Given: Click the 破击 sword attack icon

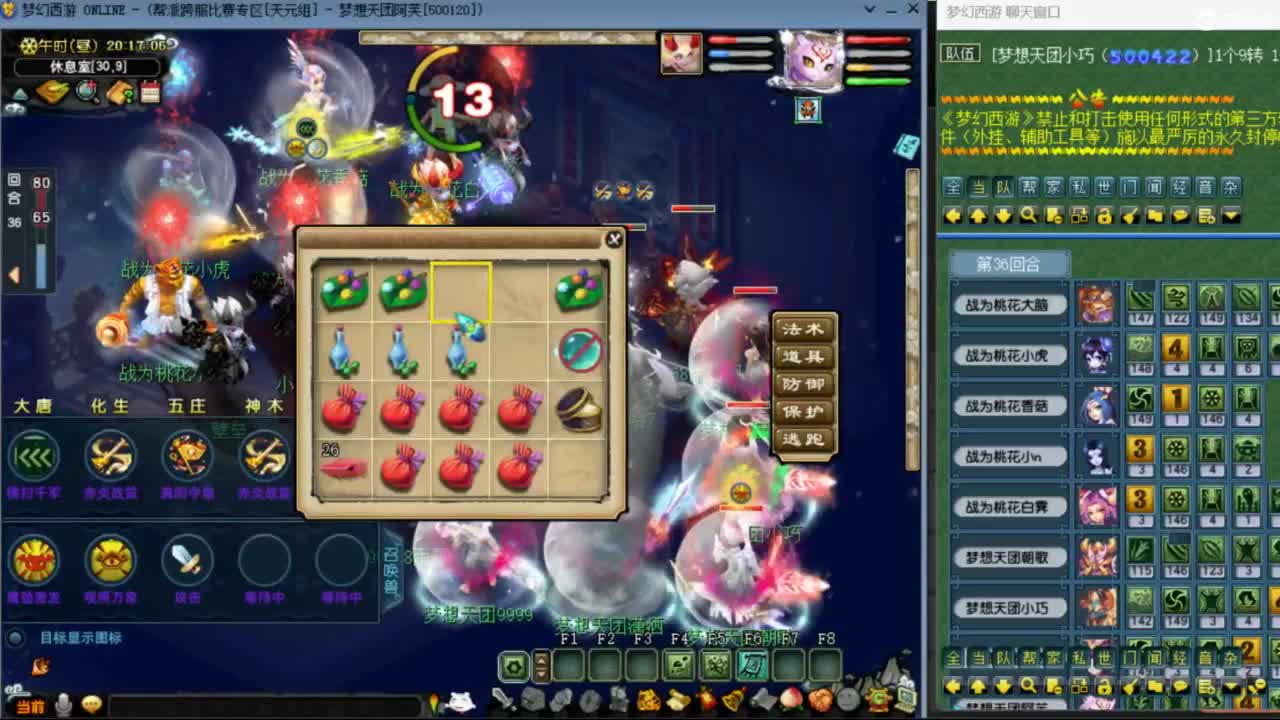Looking at the screenshot, I should click(x=185, y=561).
